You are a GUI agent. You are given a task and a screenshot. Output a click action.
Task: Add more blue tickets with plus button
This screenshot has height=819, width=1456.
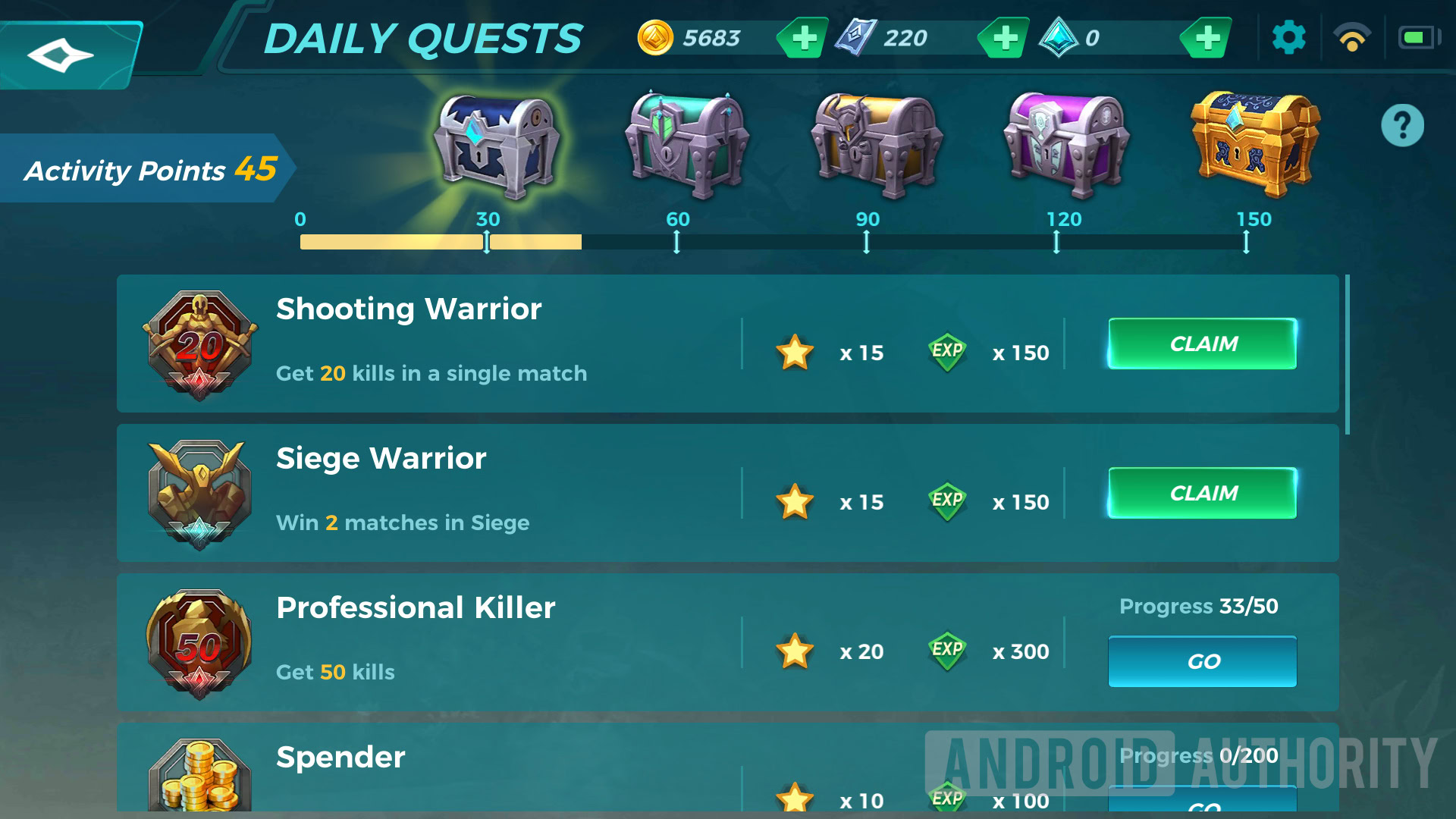pyautogui.click(x=1005, y=38)
